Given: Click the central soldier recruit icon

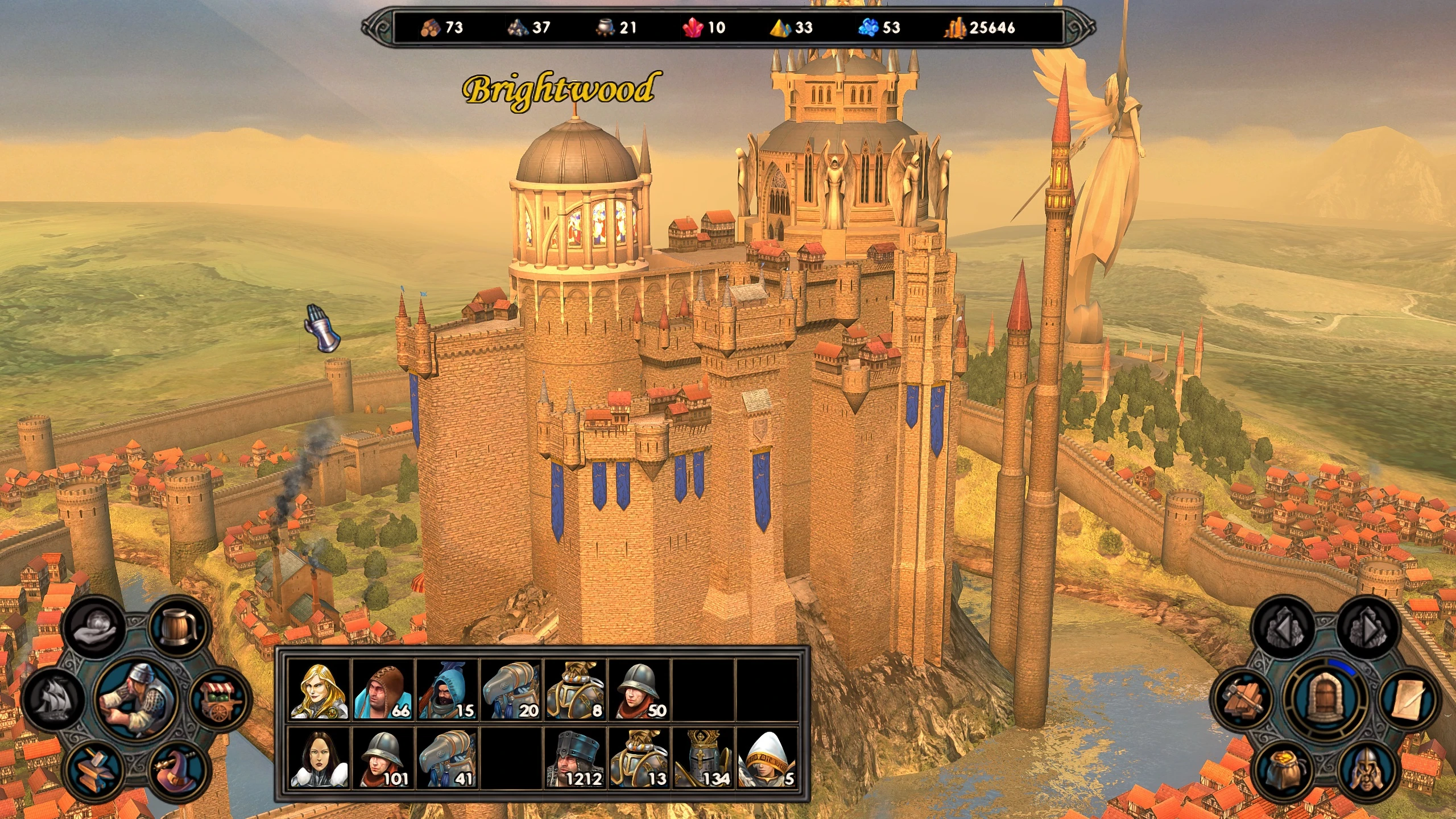Looking at the screenshot, I should [136, 698].
